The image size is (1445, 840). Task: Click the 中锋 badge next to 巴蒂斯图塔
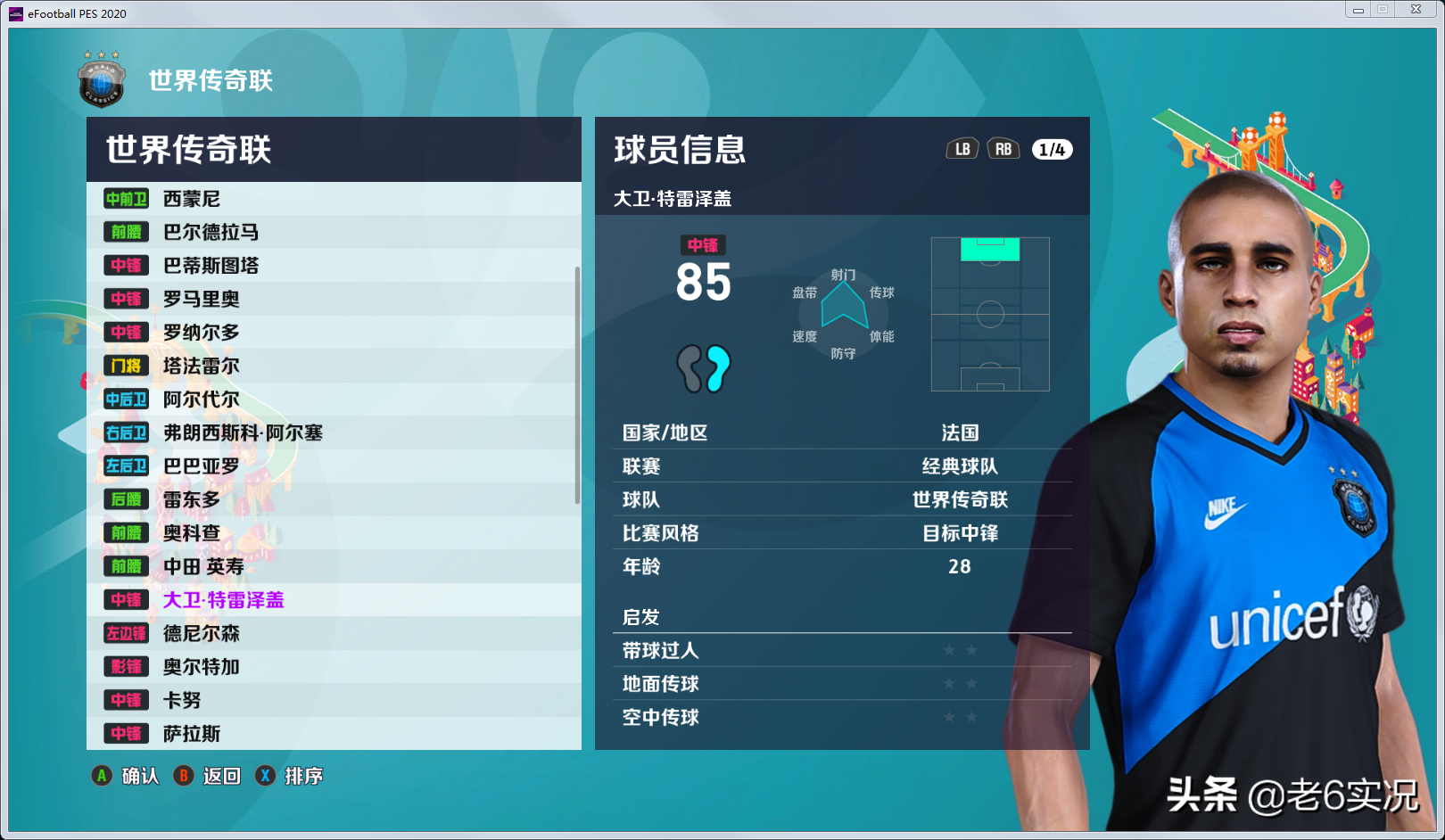coord(126,266)
